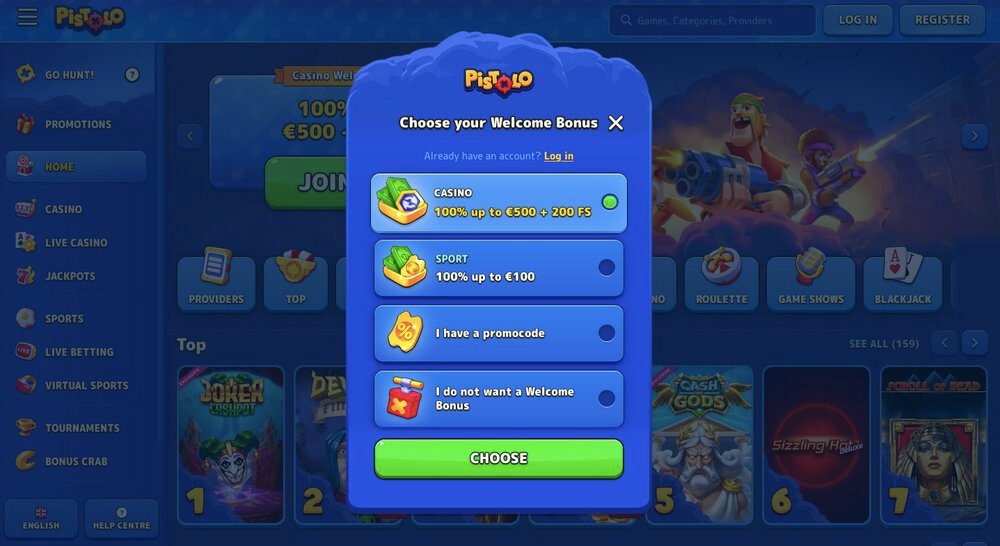The image size is (1000, 546).
Task: Pick 'I do not want a Welcome Bonus'
Action: tap(499, 399)
